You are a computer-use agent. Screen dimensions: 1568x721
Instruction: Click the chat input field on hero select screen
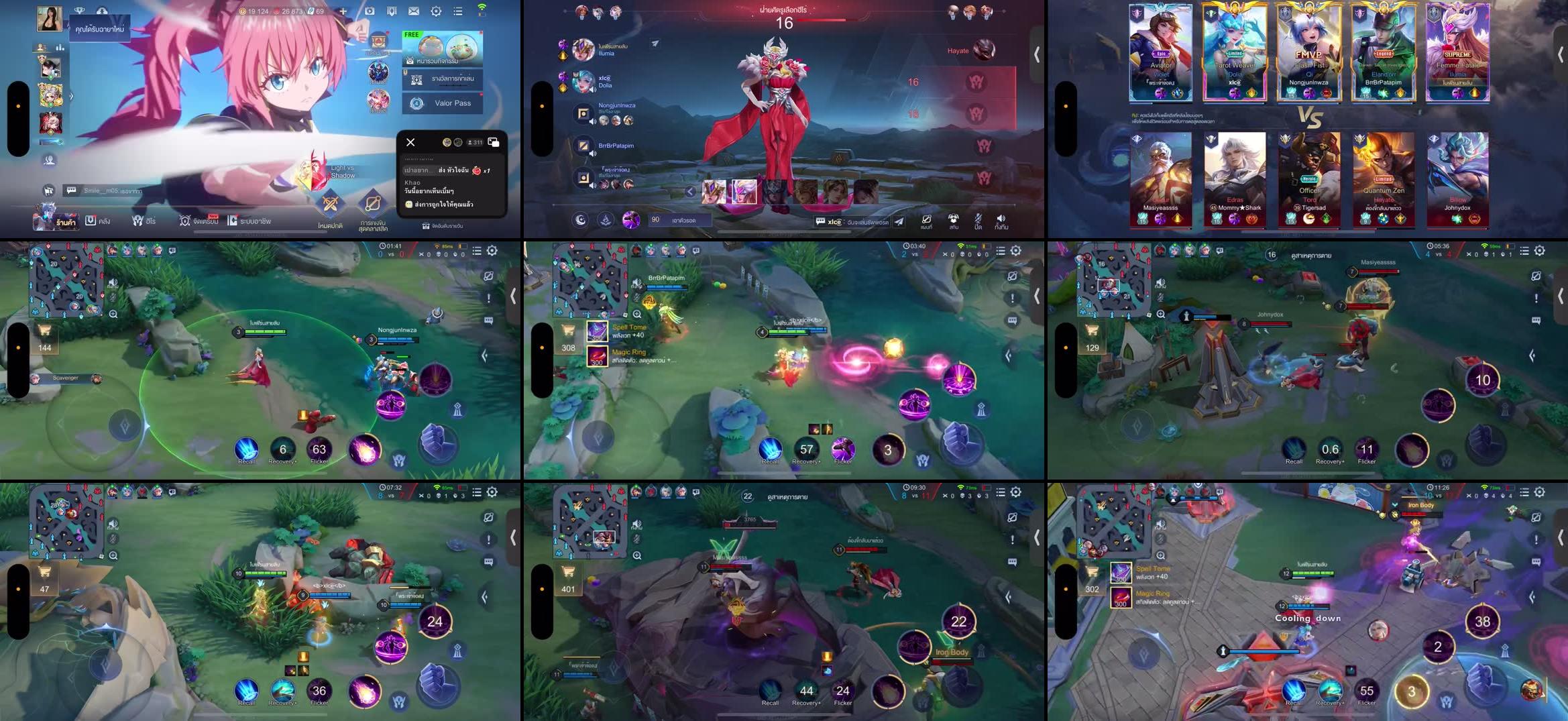point(855,223)
